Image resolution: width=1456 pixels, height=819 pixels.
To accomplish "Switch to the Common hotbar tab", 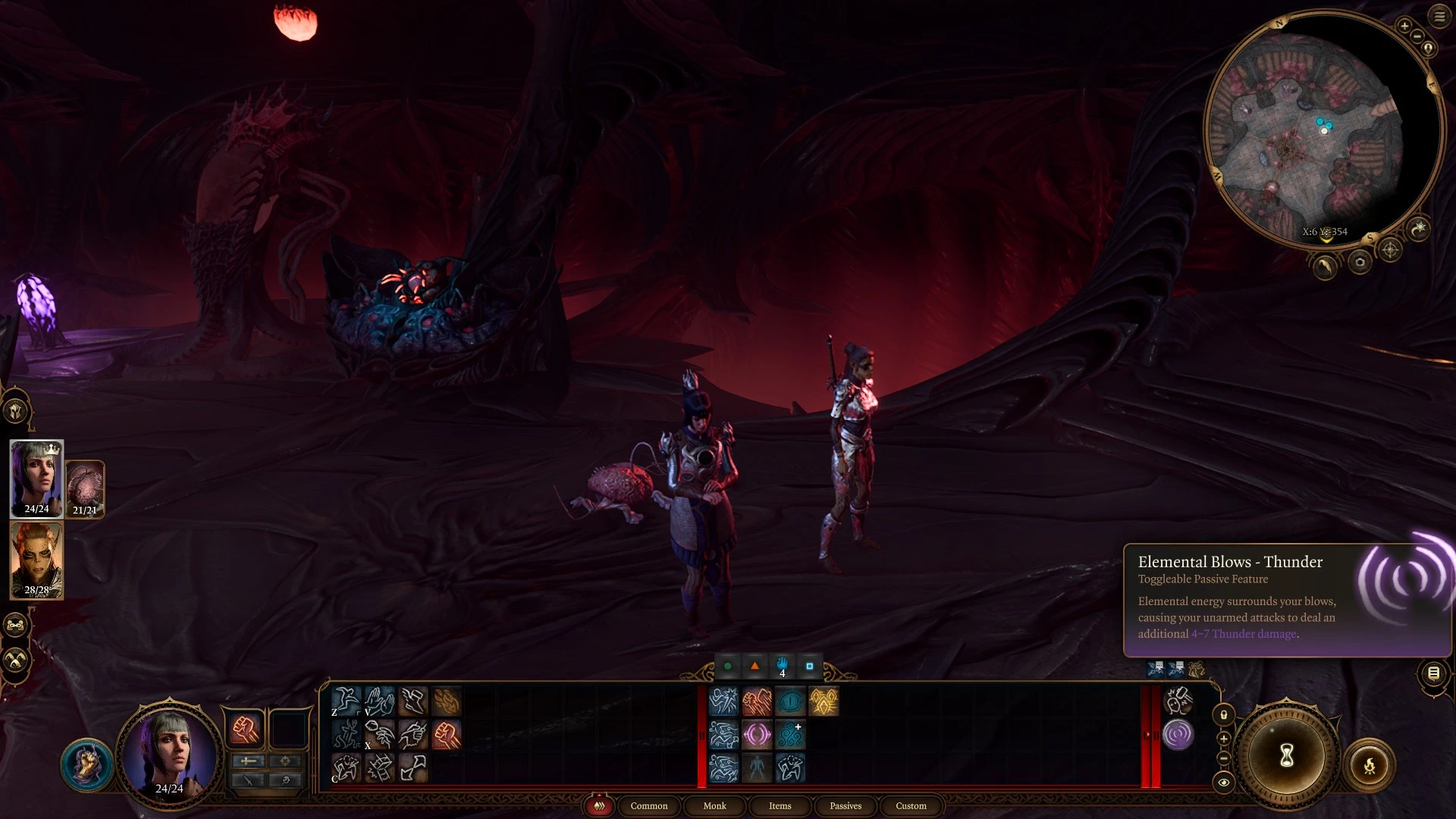I will [649, 806].
